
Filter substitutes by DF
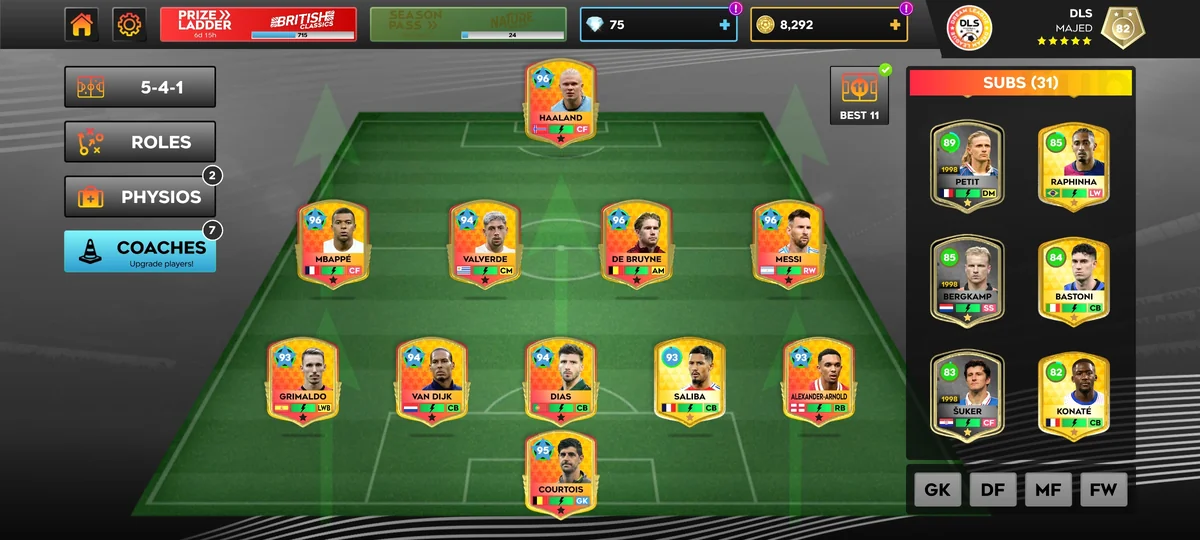[x=993, y=490]
